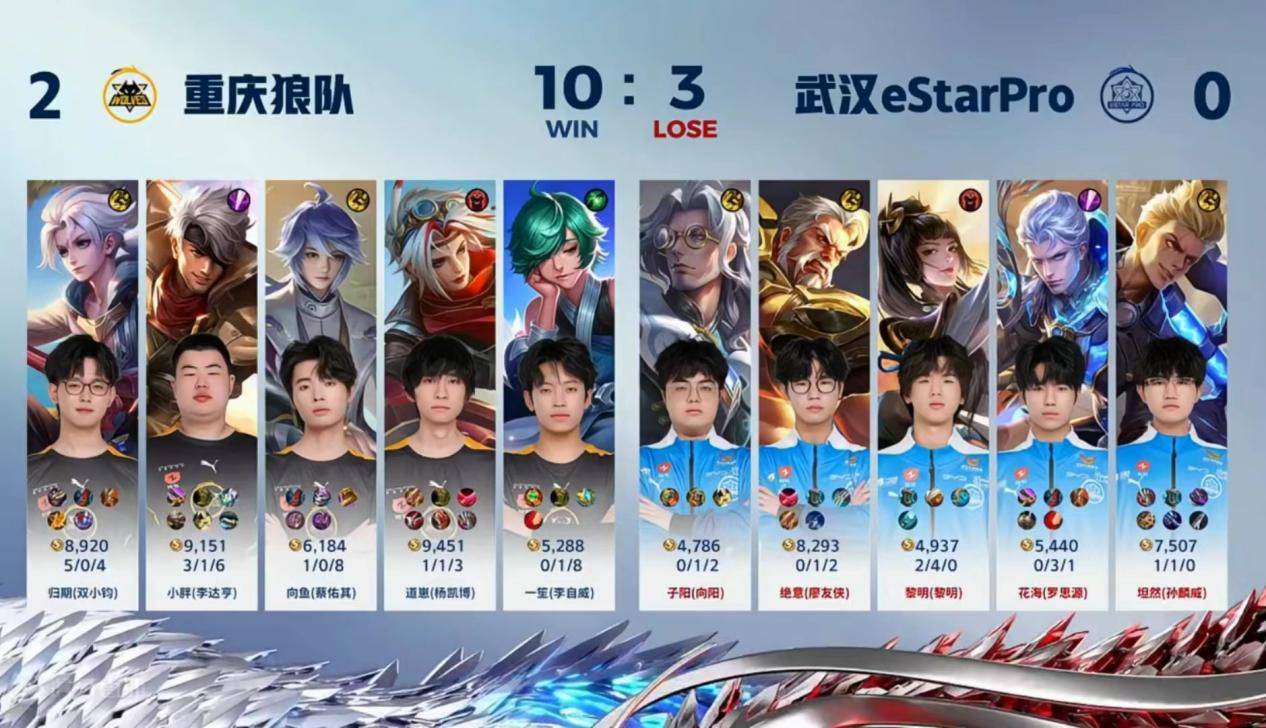
Task: Select the 黎明 player card
Action: point(933,395)
